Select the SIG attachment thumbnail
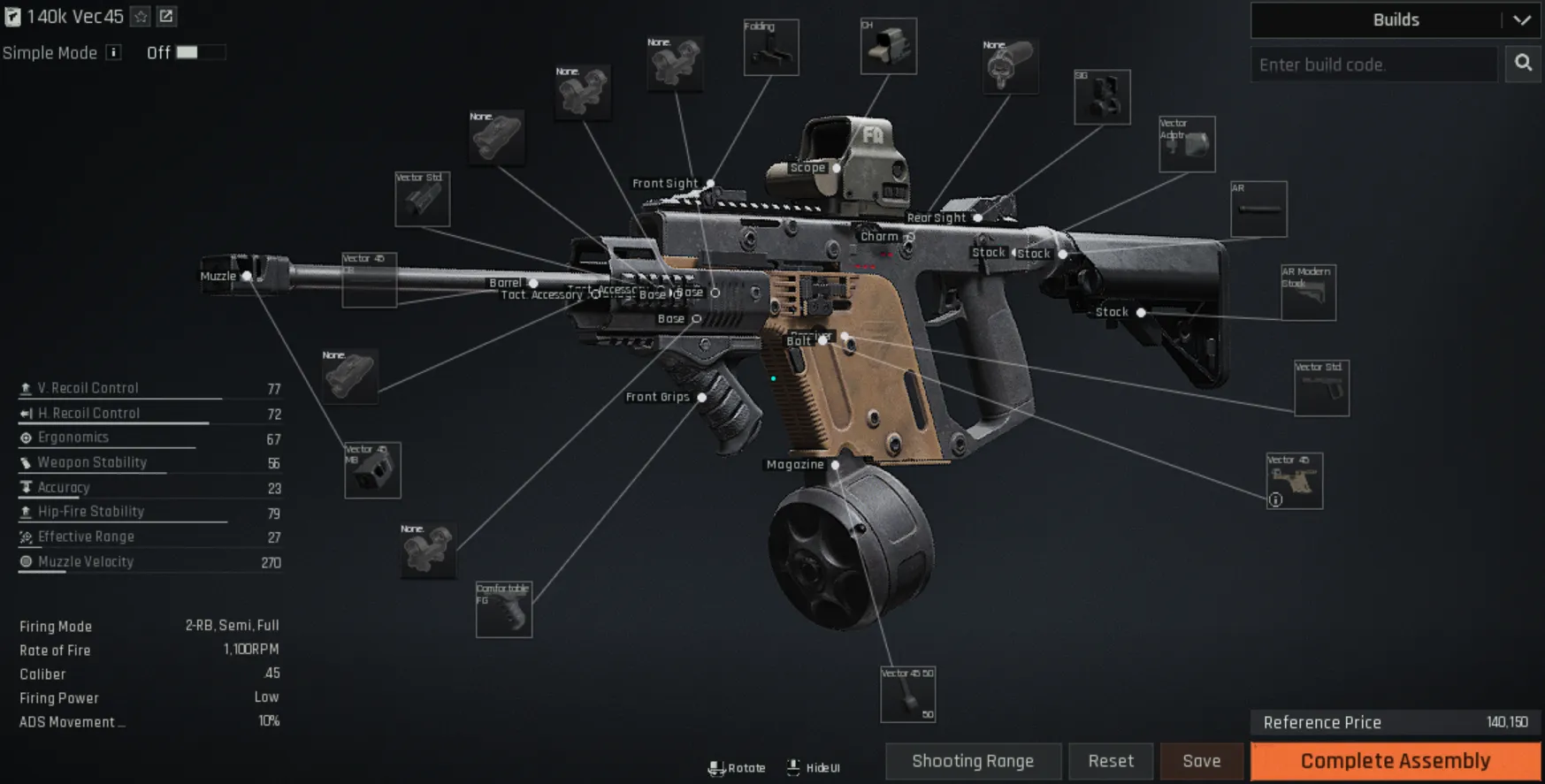Viewport: 1545px width, 784px height. click(x=1102, y=96)
